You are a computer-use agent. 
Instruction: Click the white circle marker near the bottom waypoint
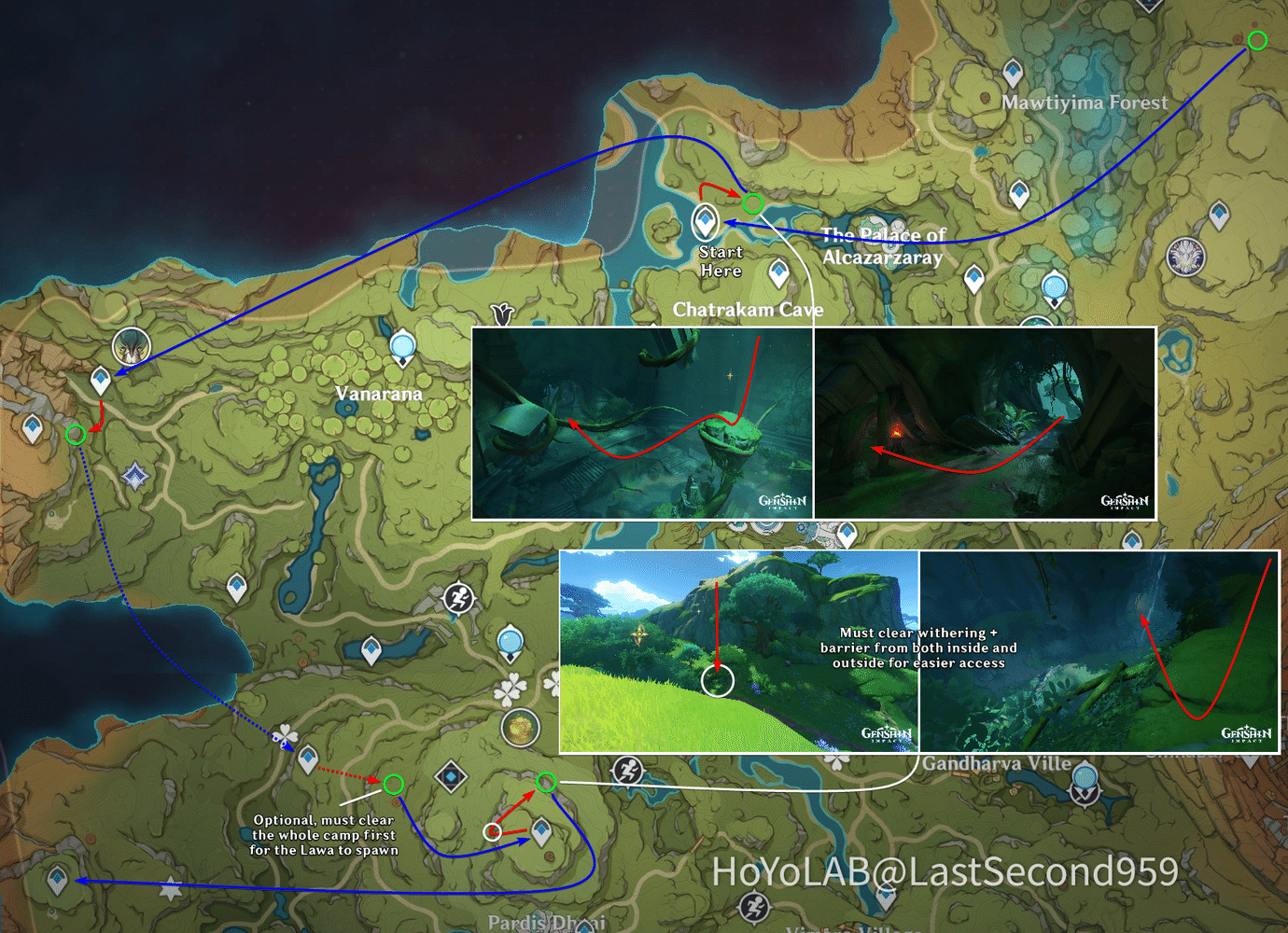(492, 832)
